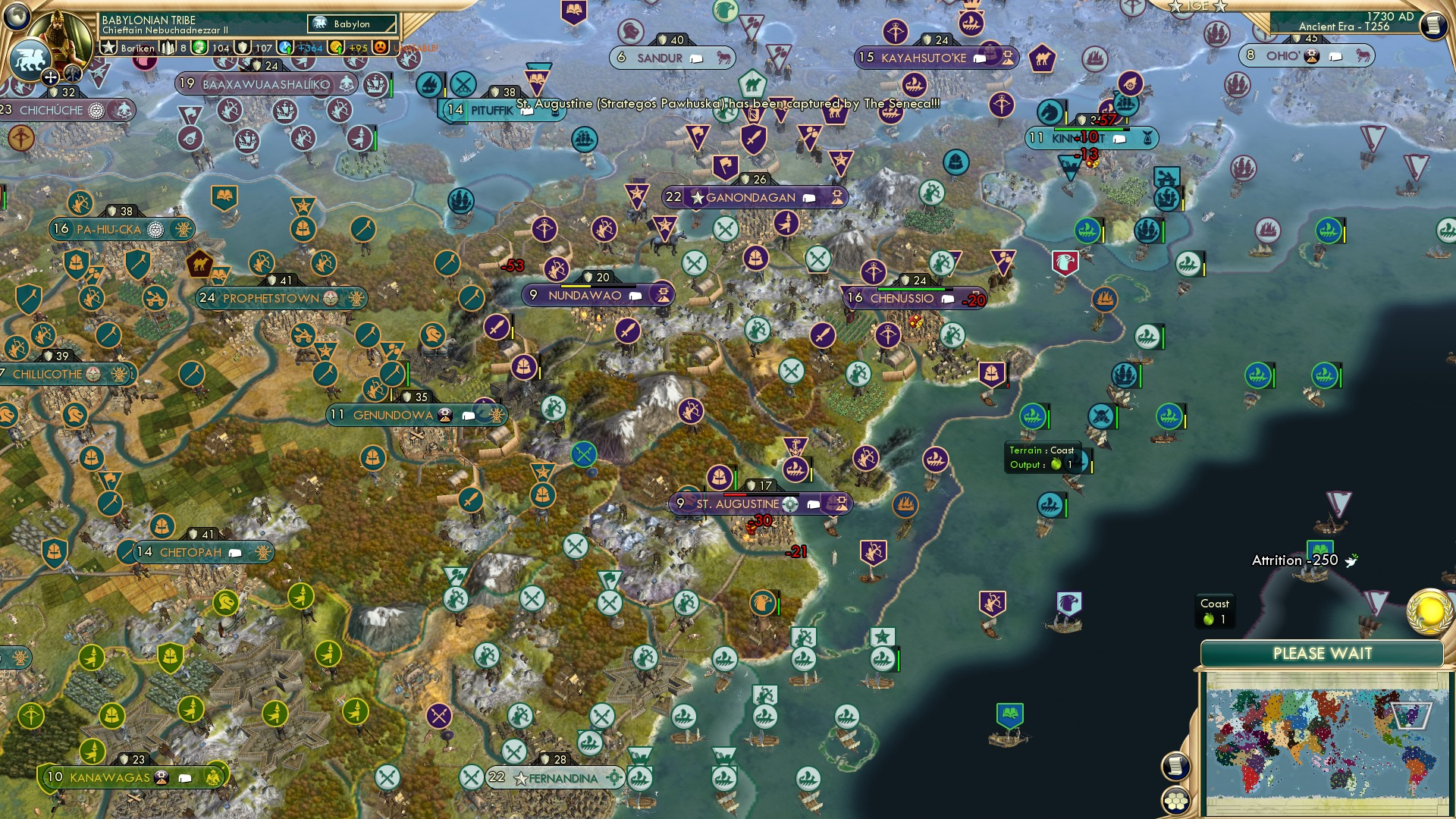Click the CHENUSSIO city banner
This screenshot has width=1456, height=819.
902,299
